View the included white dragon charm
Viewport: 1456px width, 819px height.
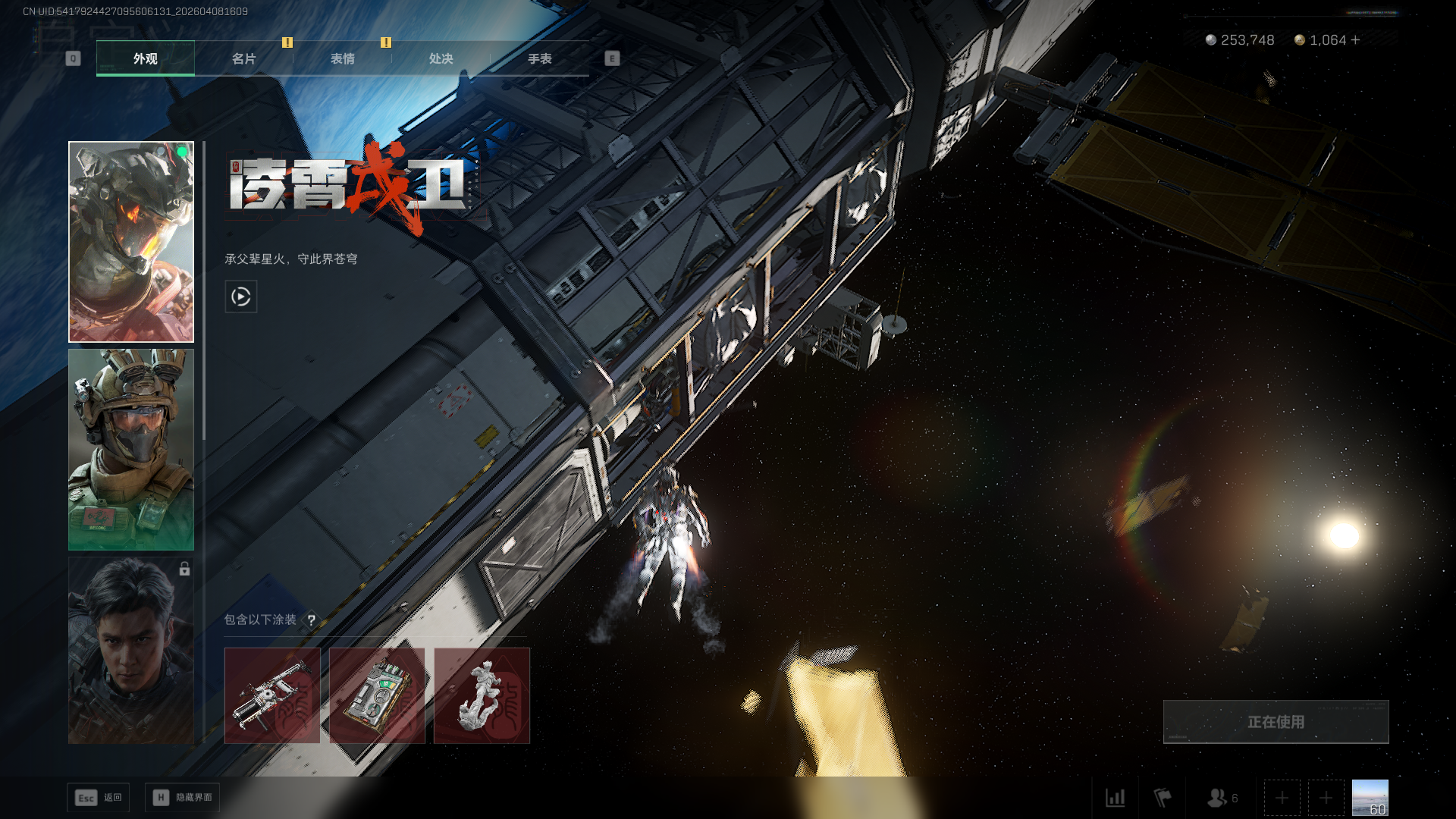point(482,695)
